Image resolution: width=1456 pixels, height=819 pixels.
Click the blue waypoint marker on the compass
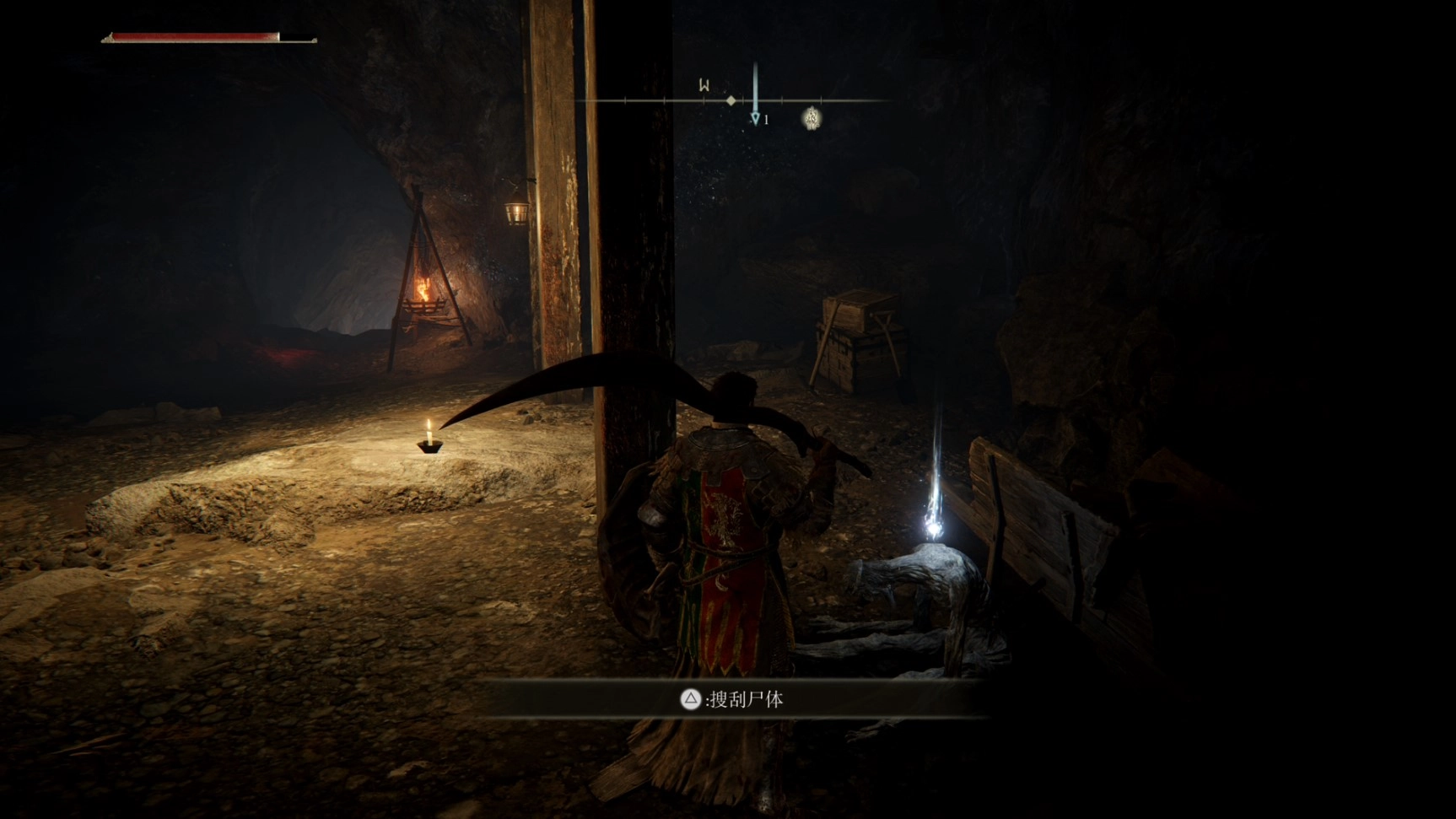tap(755, 118)
